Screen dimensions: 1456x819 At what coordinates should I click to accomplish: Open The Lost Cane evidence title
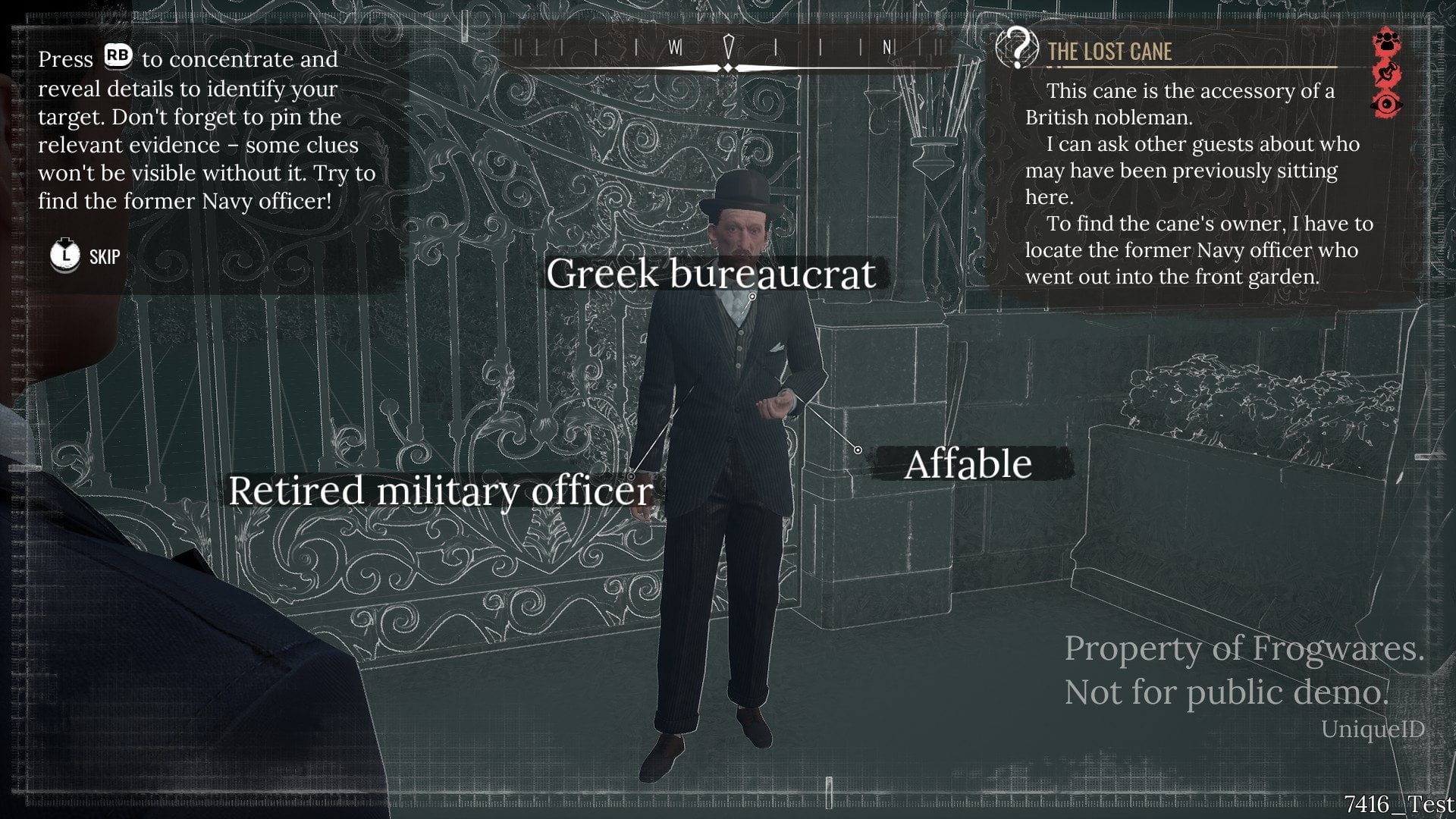(x=1109, y=52)
